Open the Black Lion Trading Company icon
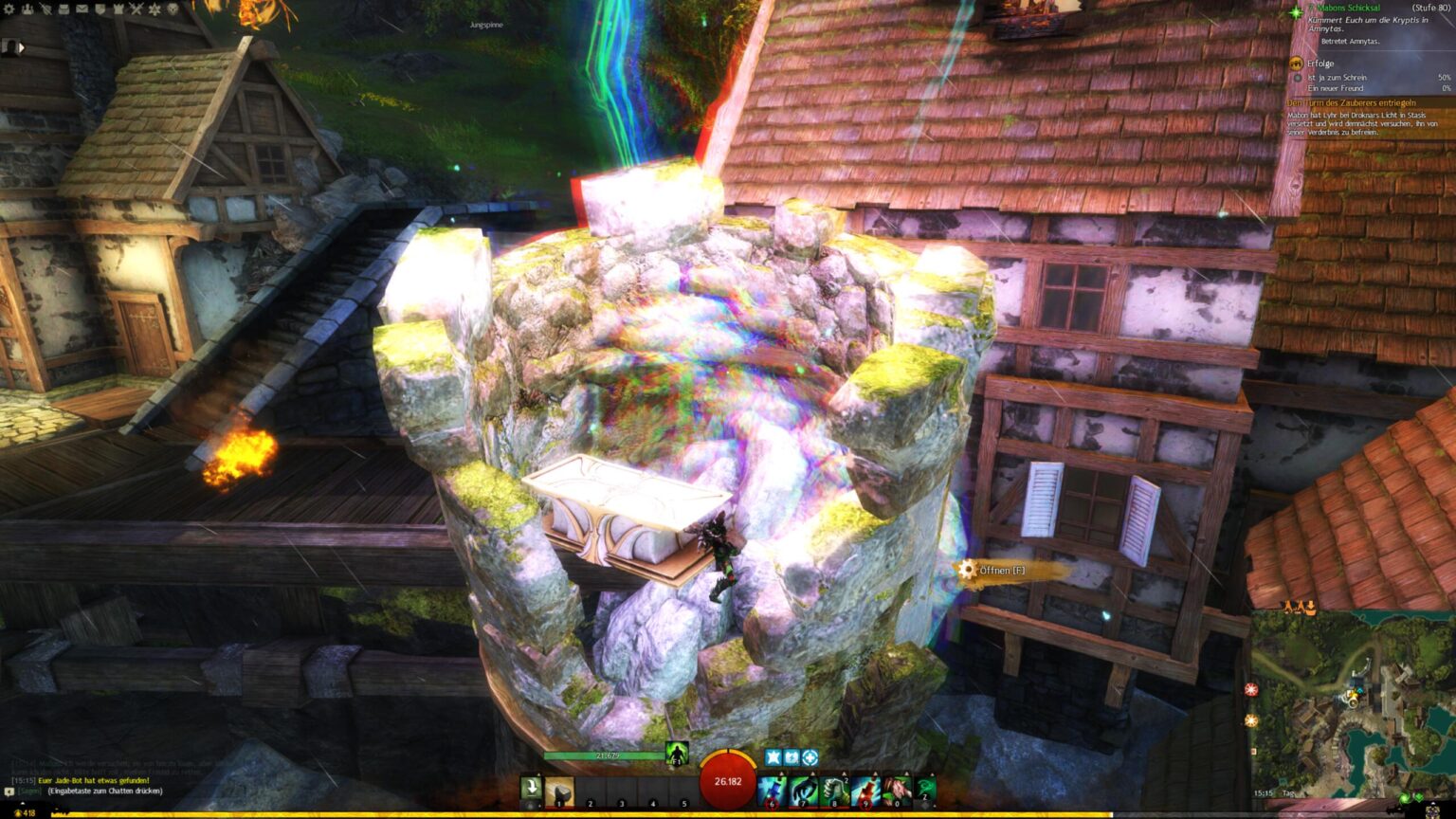Viewport: 1456px width, 819px height. (172, 9)
